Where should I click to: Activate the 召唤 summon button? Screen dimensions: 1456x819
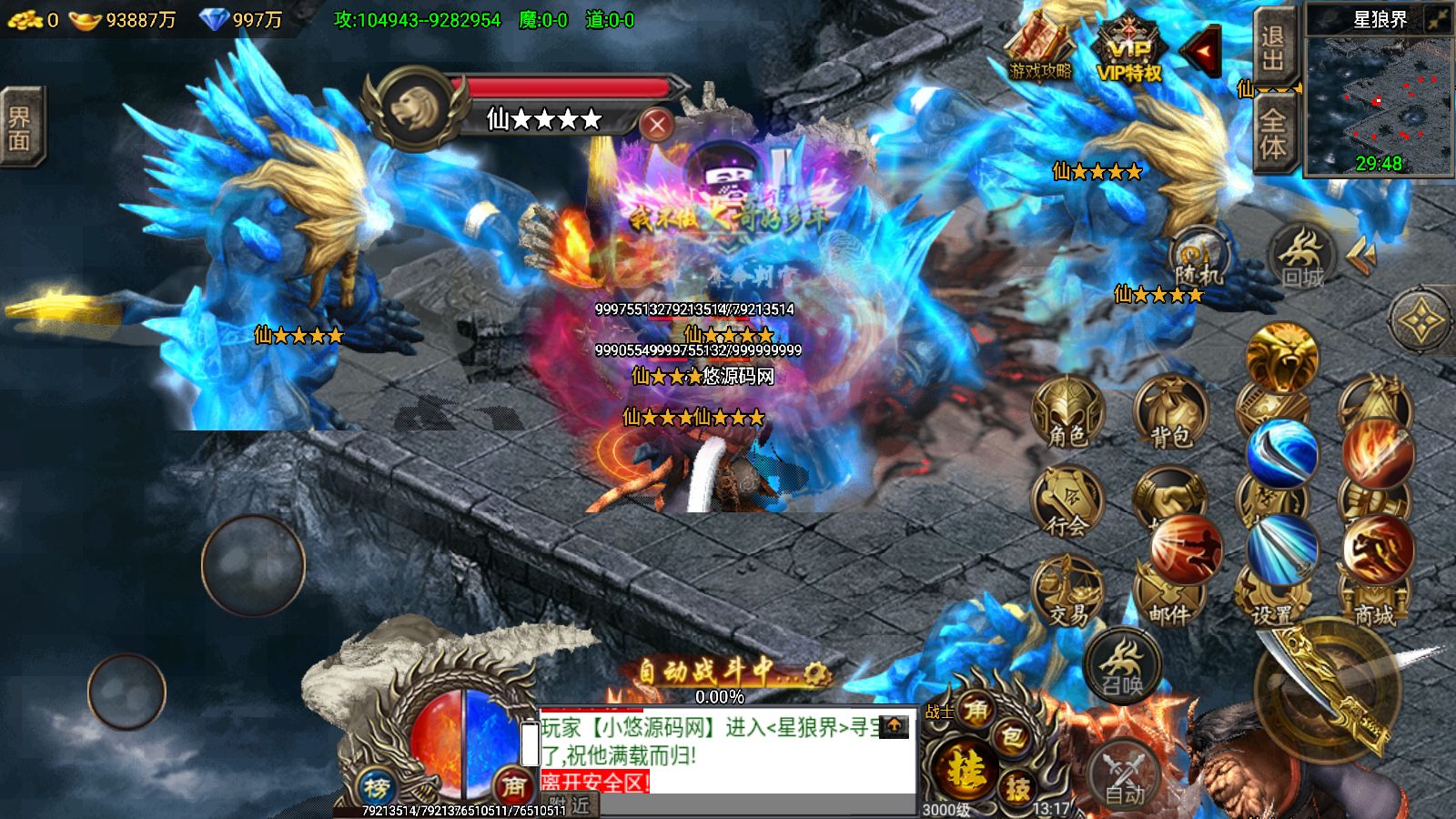1122,665
